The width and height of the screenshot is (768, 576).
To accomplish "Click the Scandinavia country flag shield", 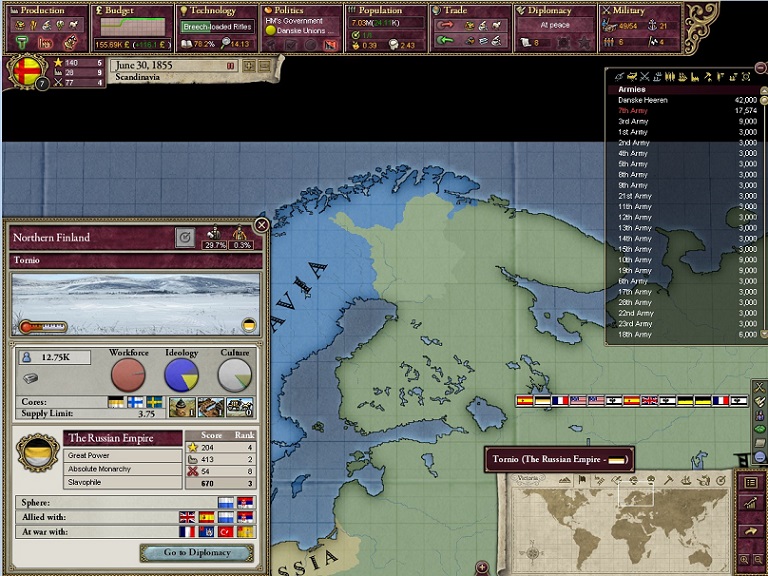I will 24,71.
